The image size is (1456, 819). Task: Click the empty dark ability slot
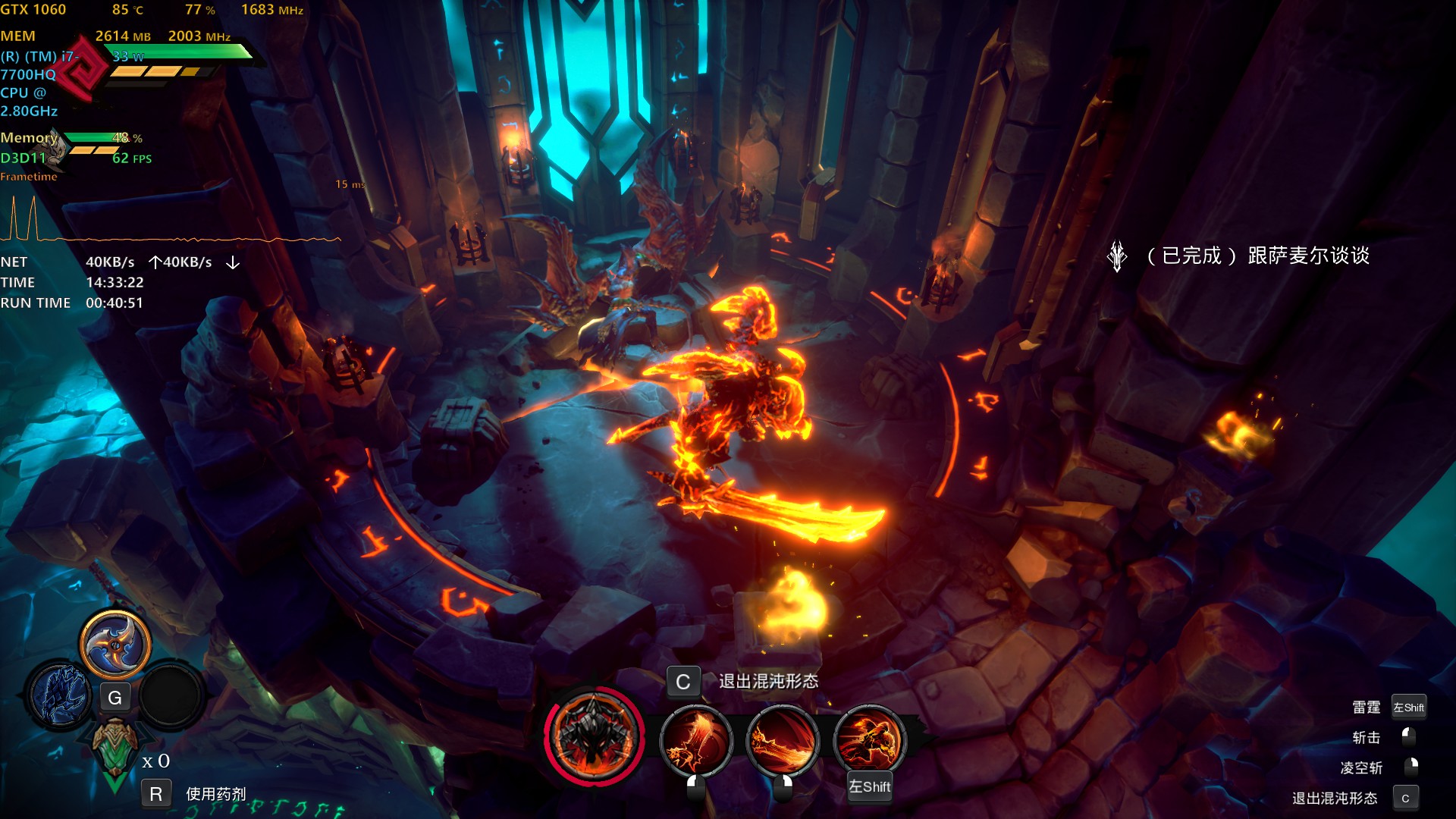(x=171, y=695)
